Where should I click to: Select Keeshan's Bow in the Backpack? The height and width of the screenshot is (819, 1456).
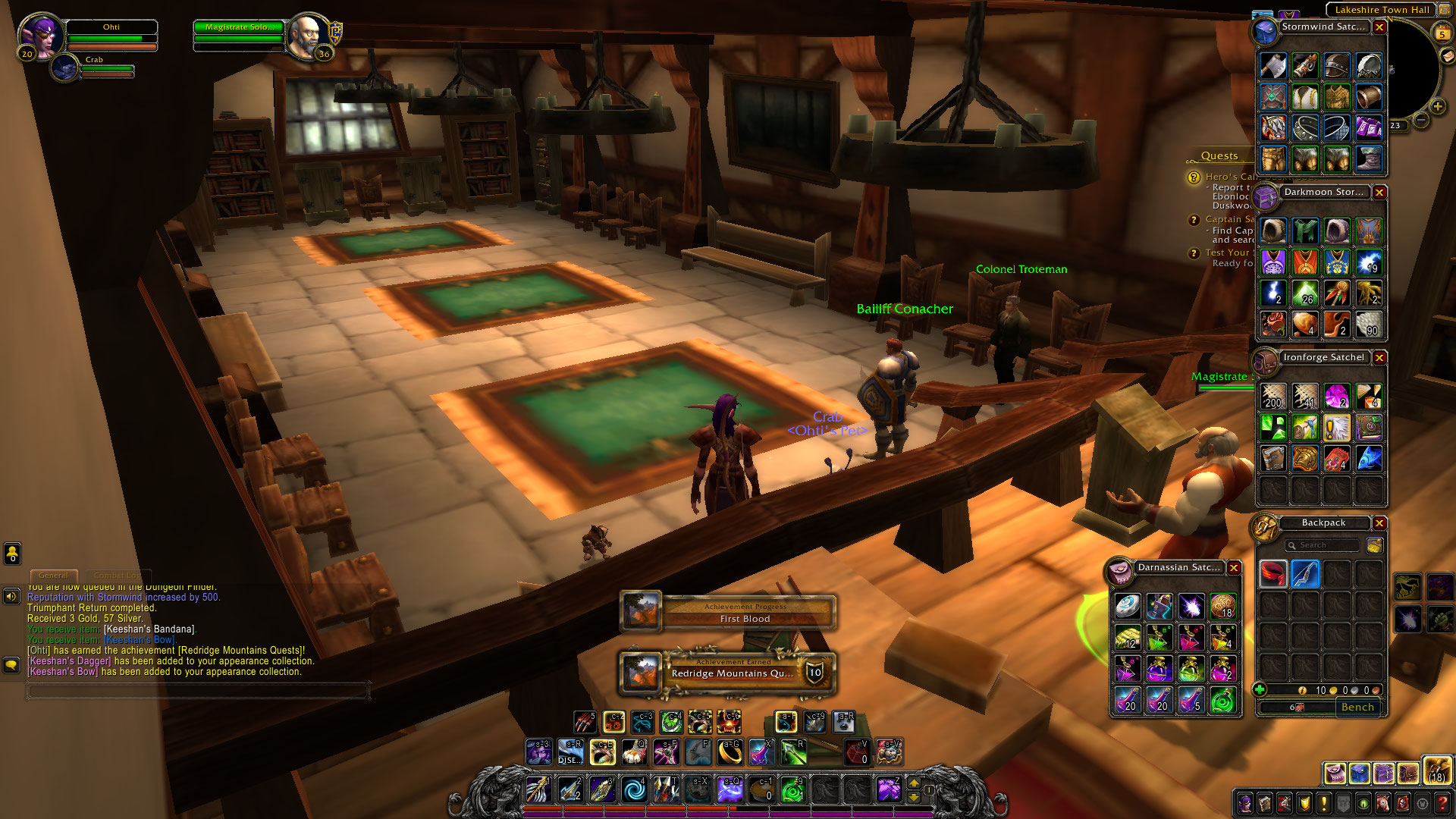click(x=1305, y=574)
